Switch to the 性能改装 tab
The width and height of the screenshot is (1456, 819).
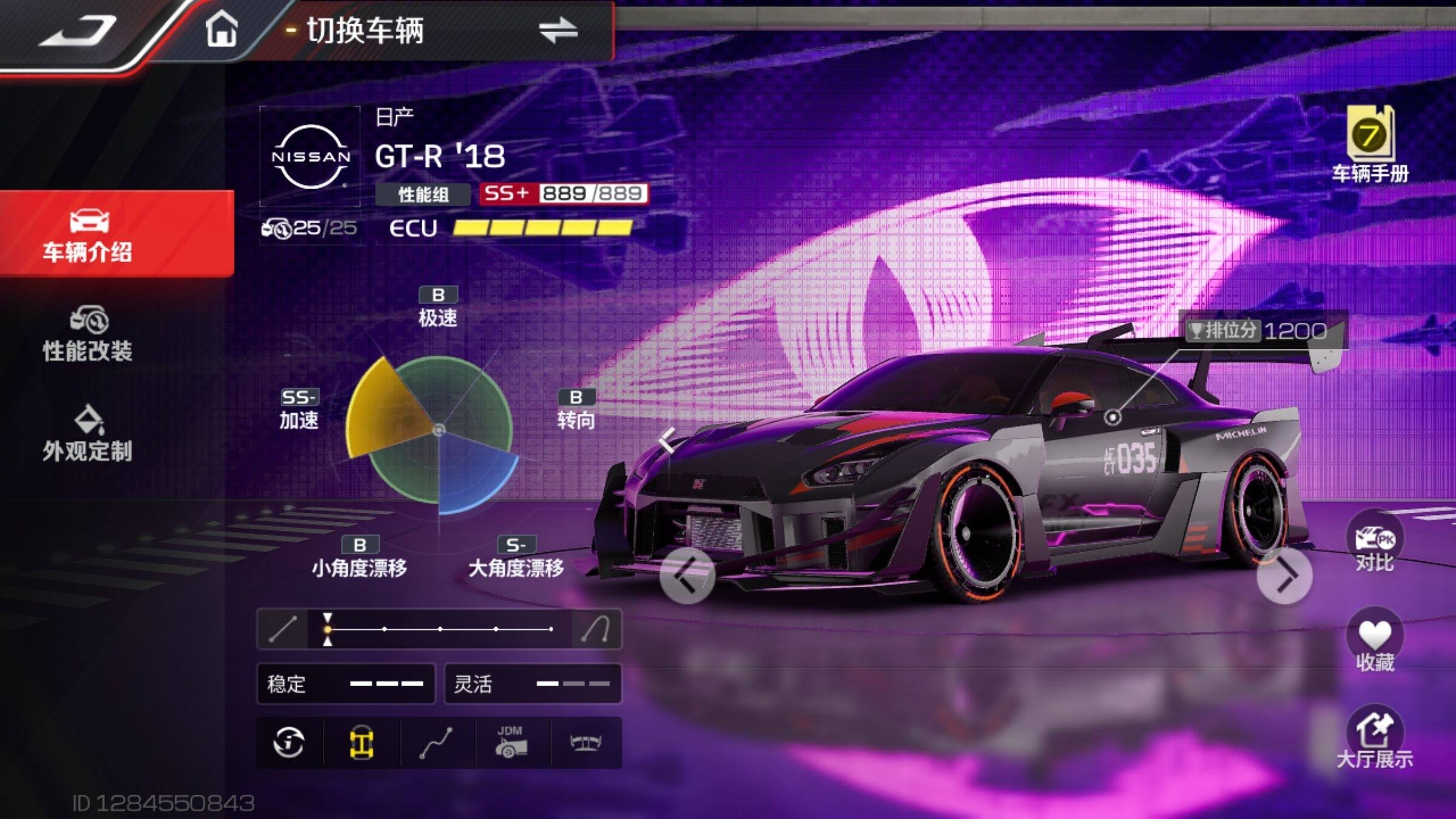[88, 335]
